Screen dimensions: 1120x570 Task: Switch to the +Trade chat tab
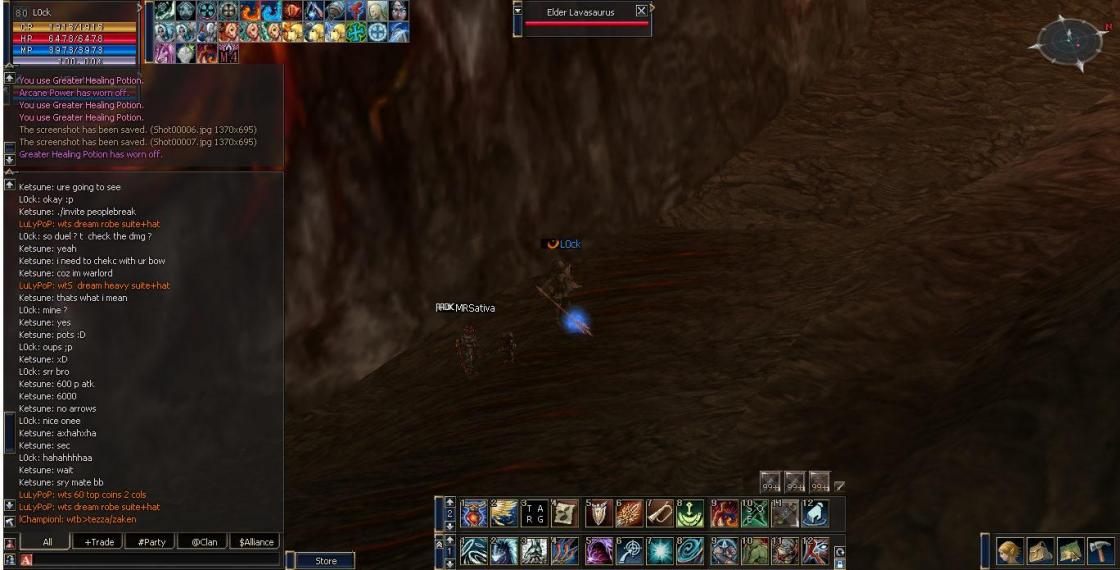click(99, 542)
